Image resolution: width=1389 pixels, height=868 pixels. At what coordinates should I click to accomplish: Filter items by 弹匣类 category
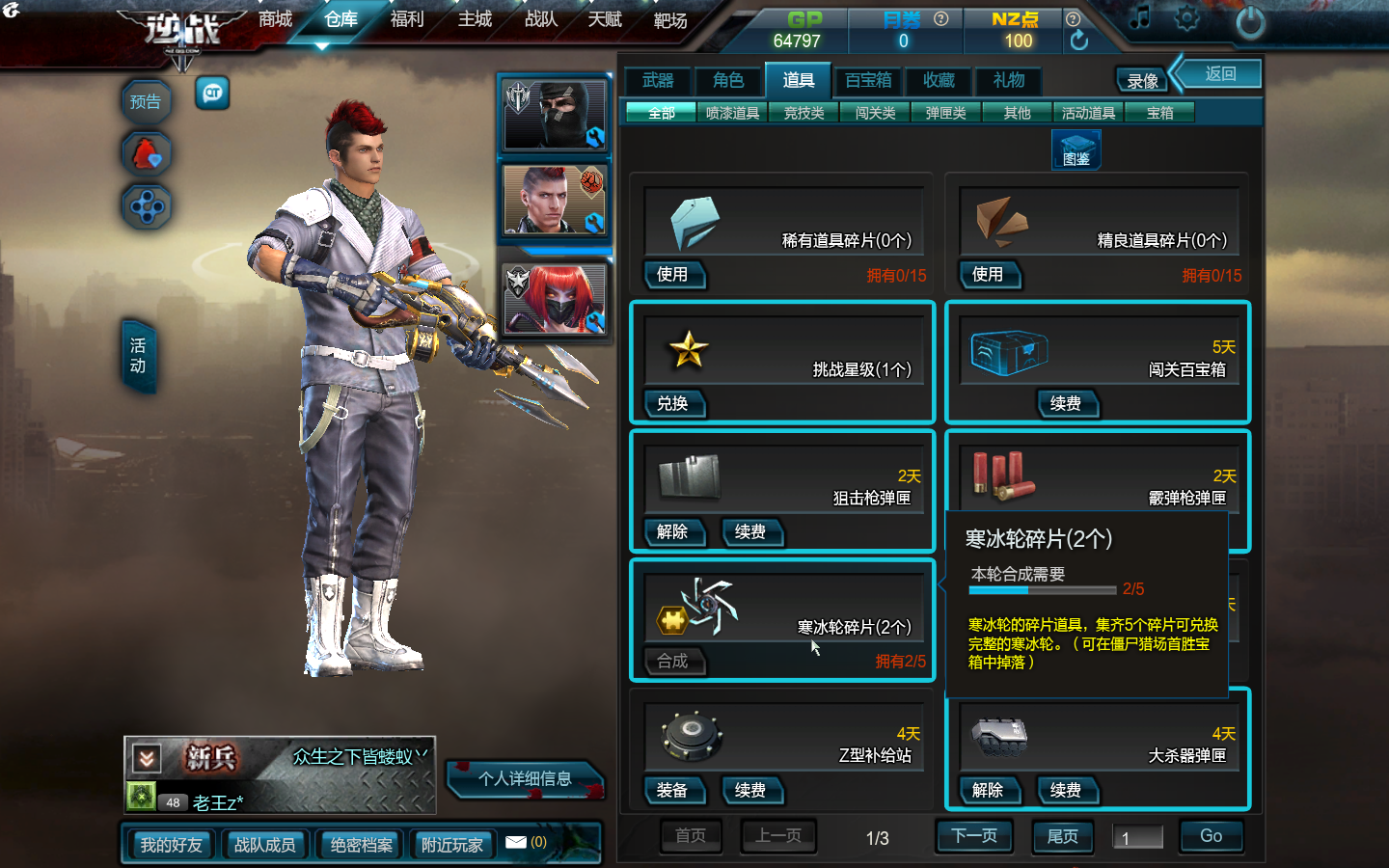tap(945, 113)
